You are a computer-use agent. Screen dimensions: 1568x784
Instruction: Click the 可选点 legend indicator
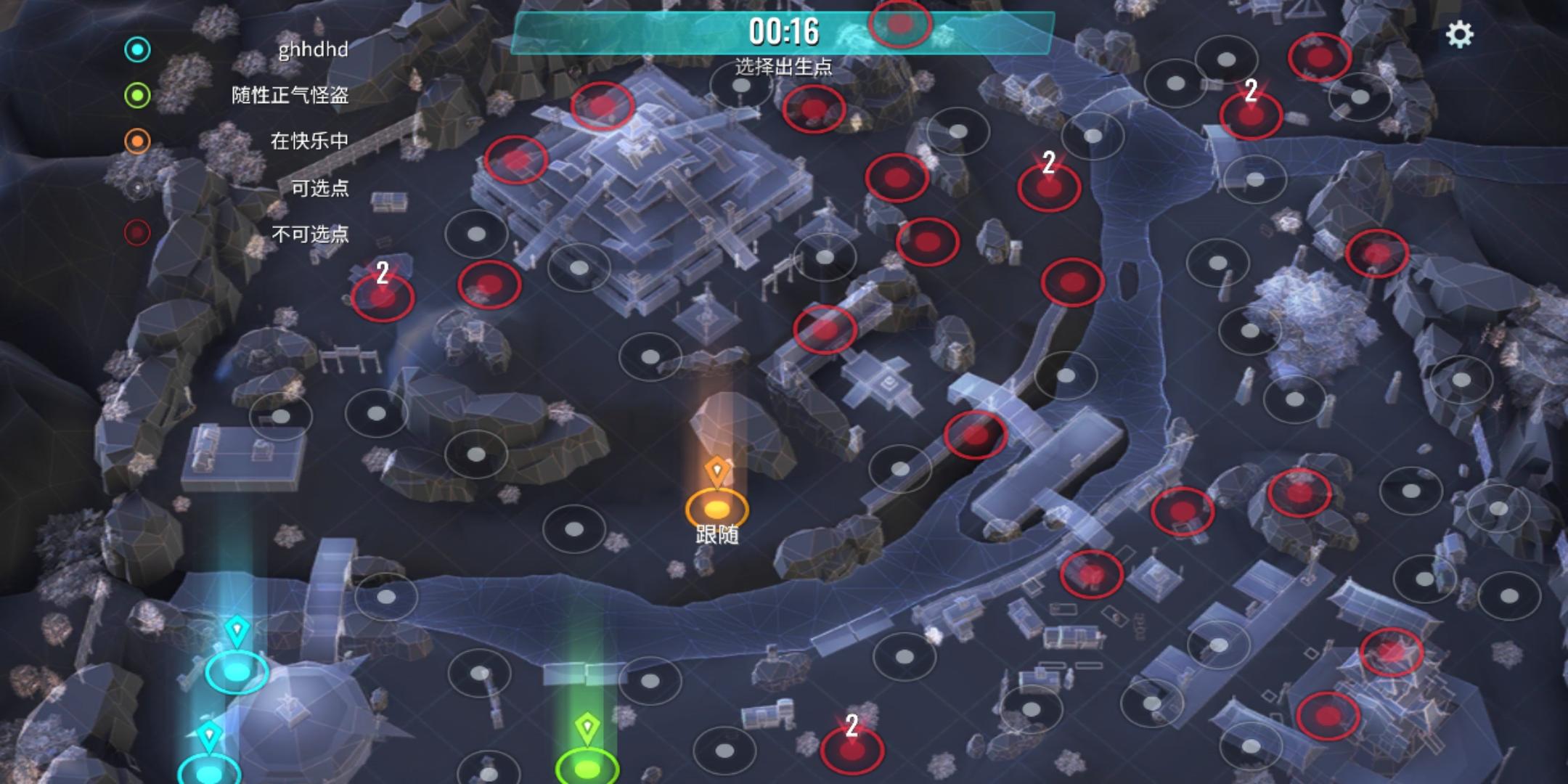136,187
